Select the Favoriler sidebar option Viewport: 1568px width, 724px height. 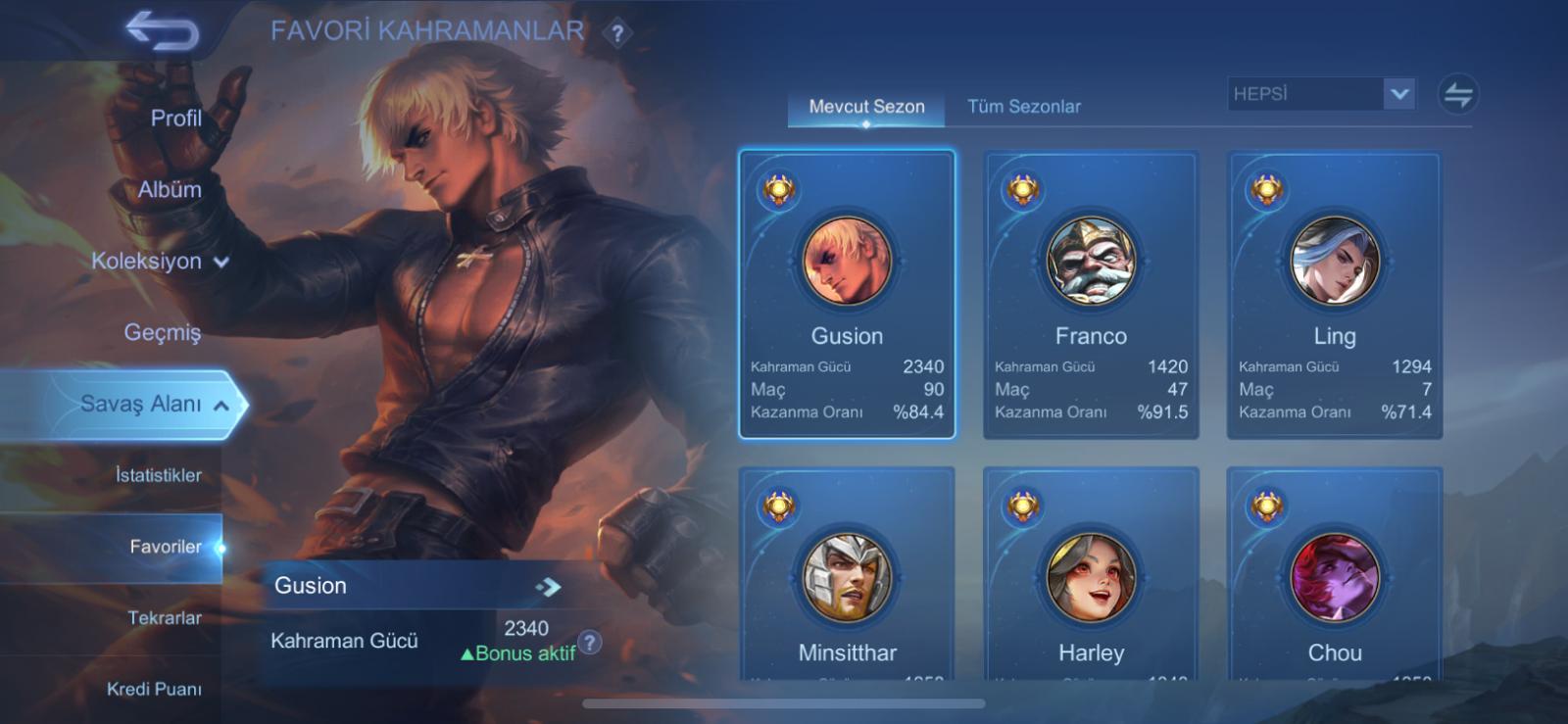pos(167,548)
